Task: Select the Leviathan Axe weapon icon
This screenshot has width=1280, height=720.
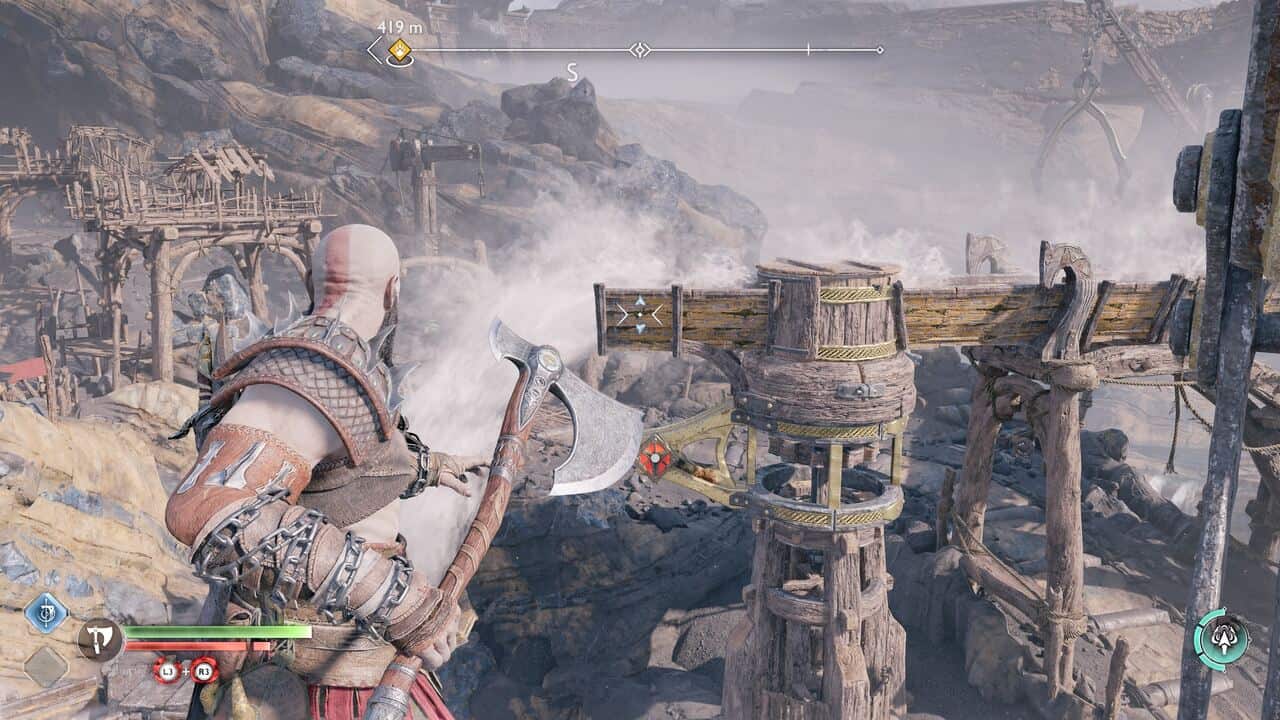Action: tap(99, 639)
